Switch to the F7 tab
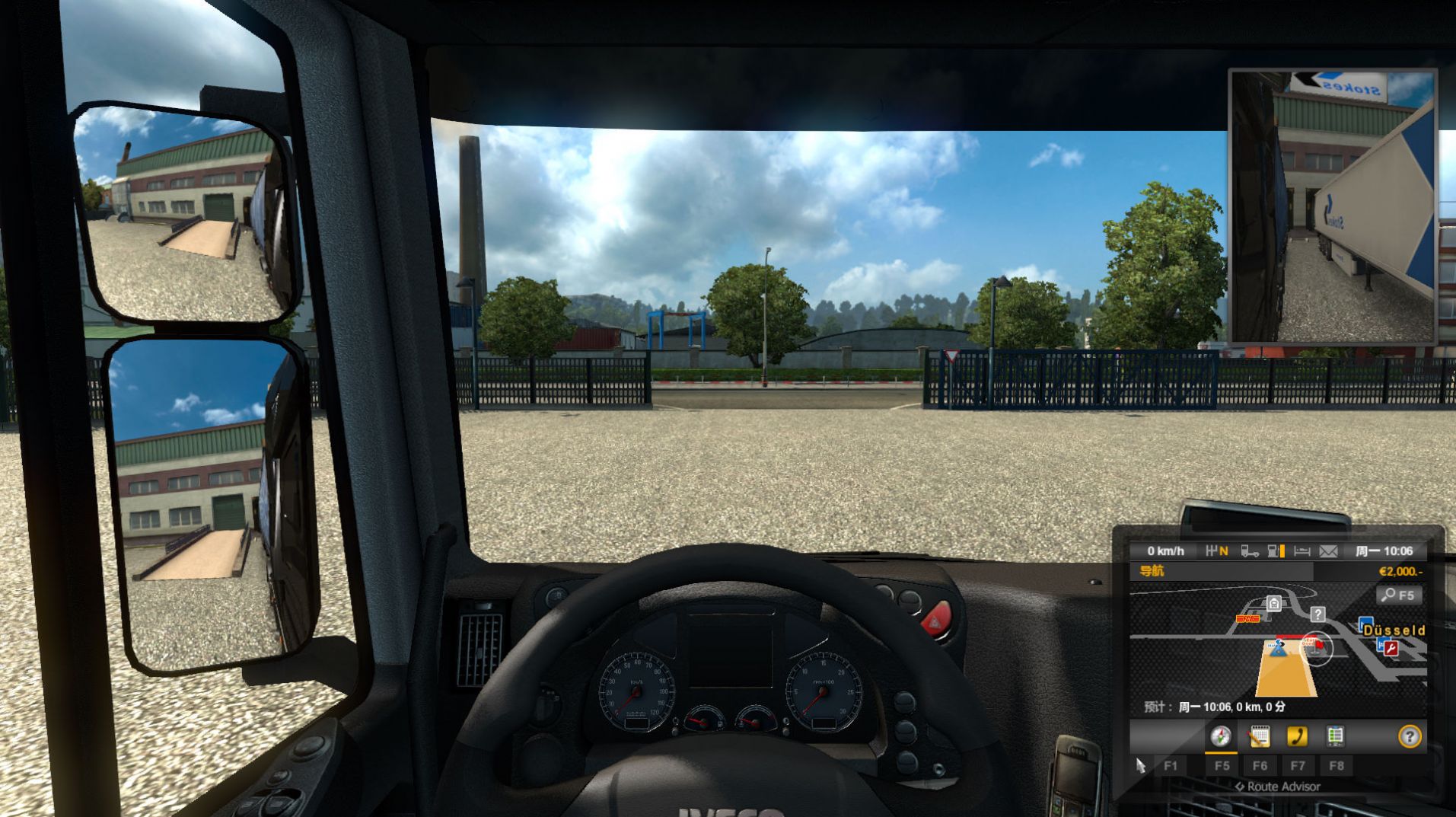This screenshot has height=817, width=1456. 1298,765
